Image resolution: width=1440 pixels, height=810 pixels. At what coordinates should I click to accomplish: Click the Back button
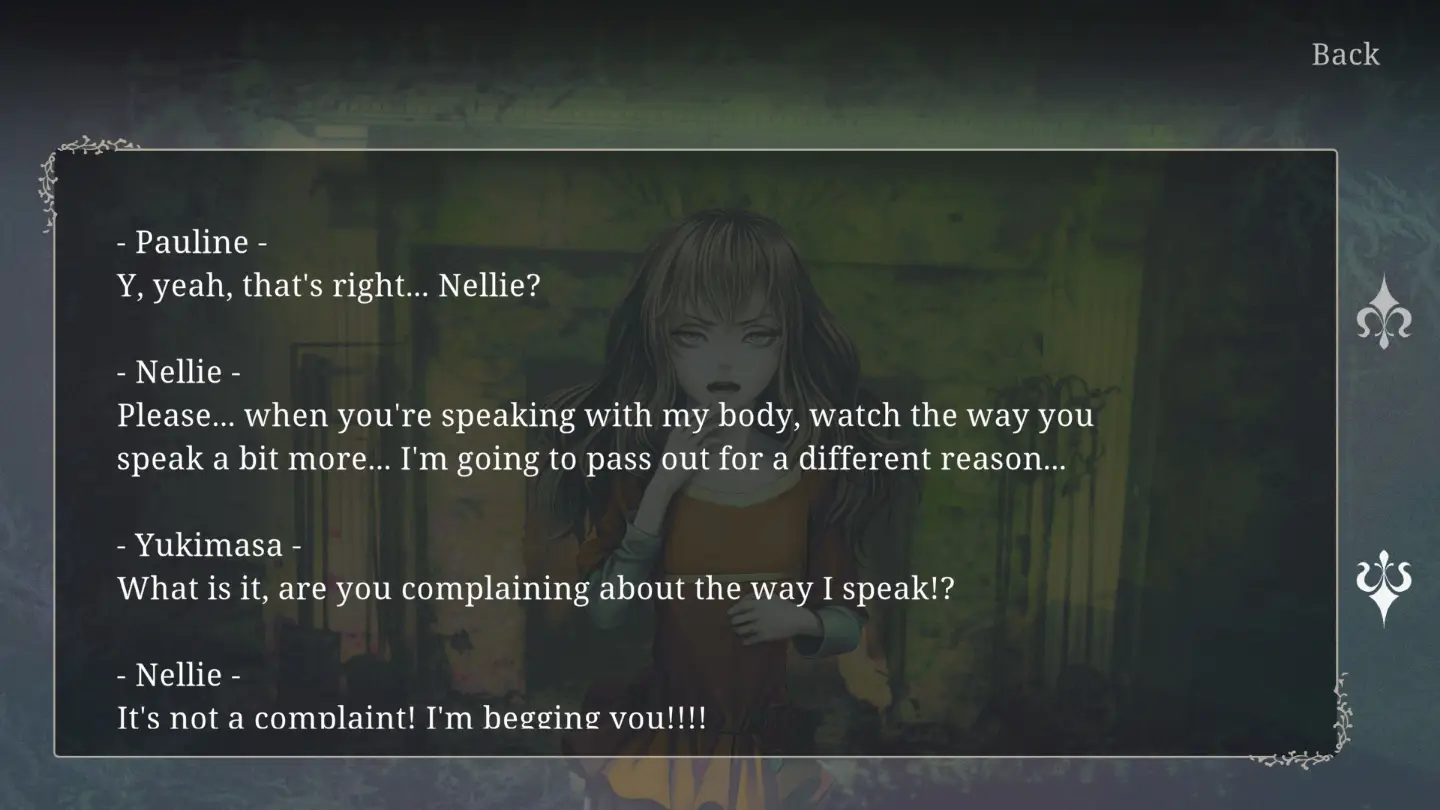1345,54
